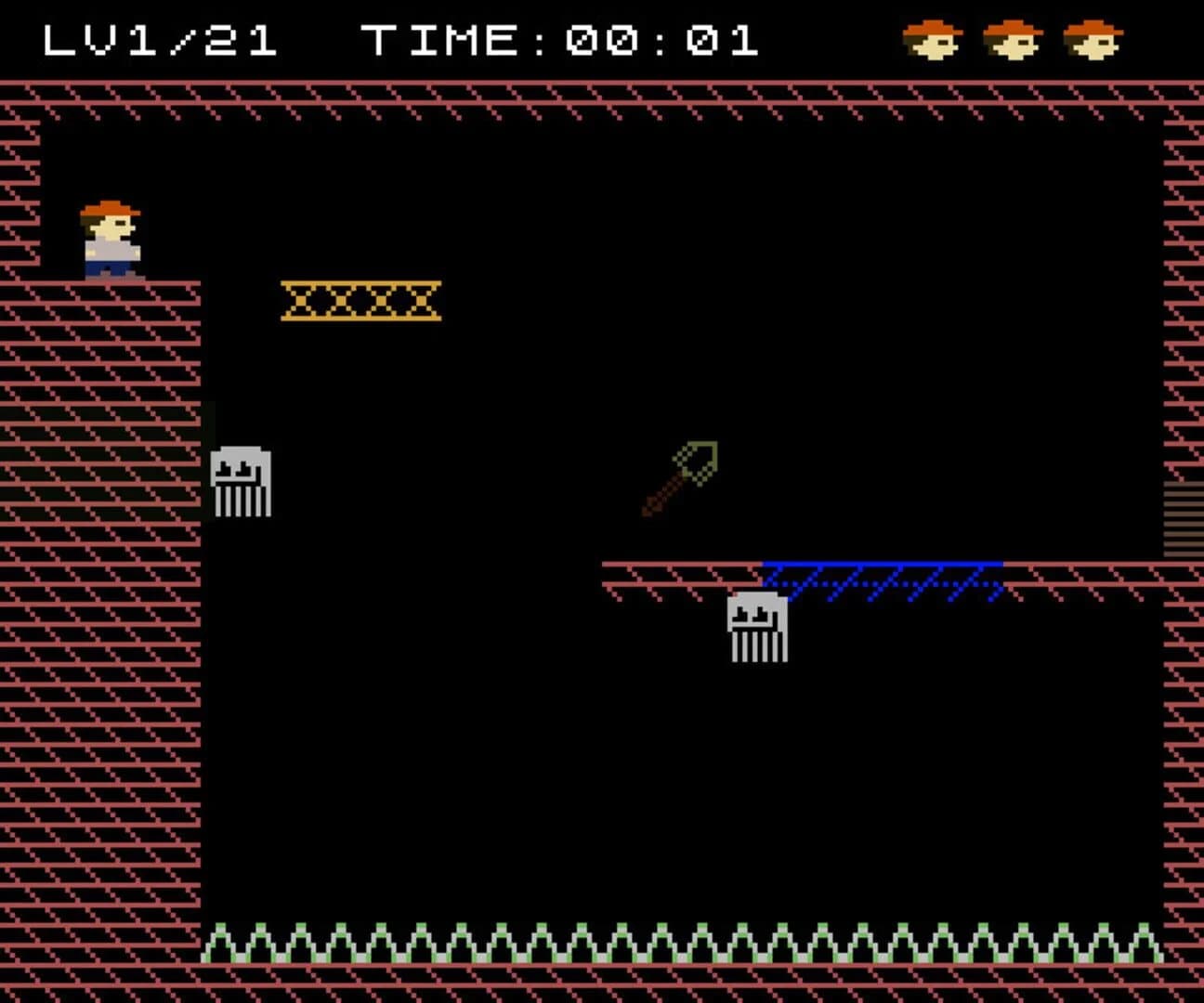Click the ghost enemy on the left ledge
Image resolution: width=1204 pixels, height=1003 pixels.
(x=243, y=483)
